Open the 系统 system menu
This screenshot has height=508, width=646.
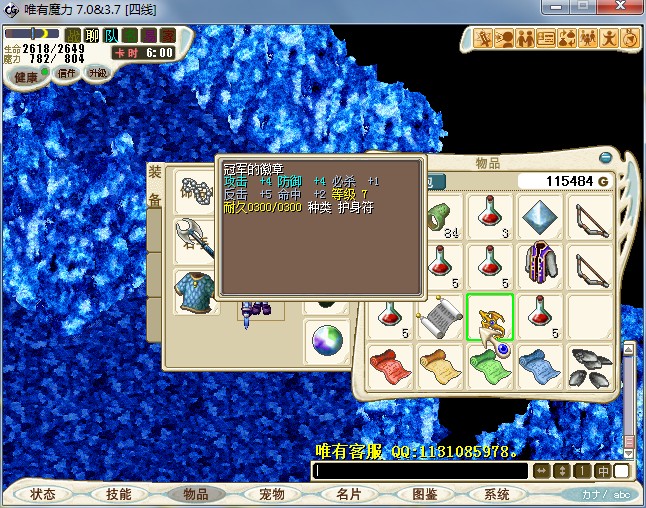pyautogui.click(x=497, y=494)
